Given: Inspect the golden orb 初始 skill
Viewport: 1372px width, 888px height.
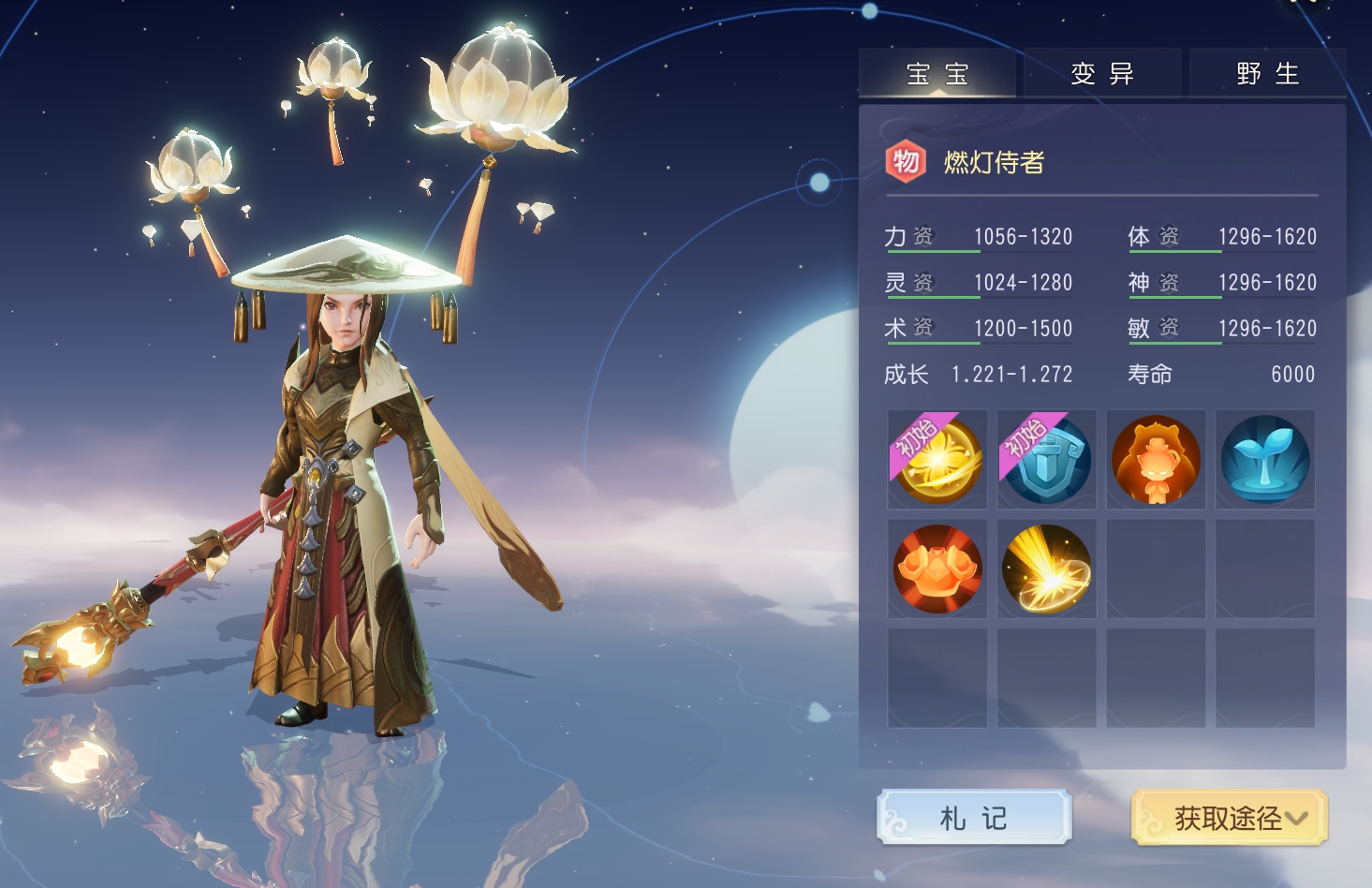Looking at the screenshot, I should (937, 460).
